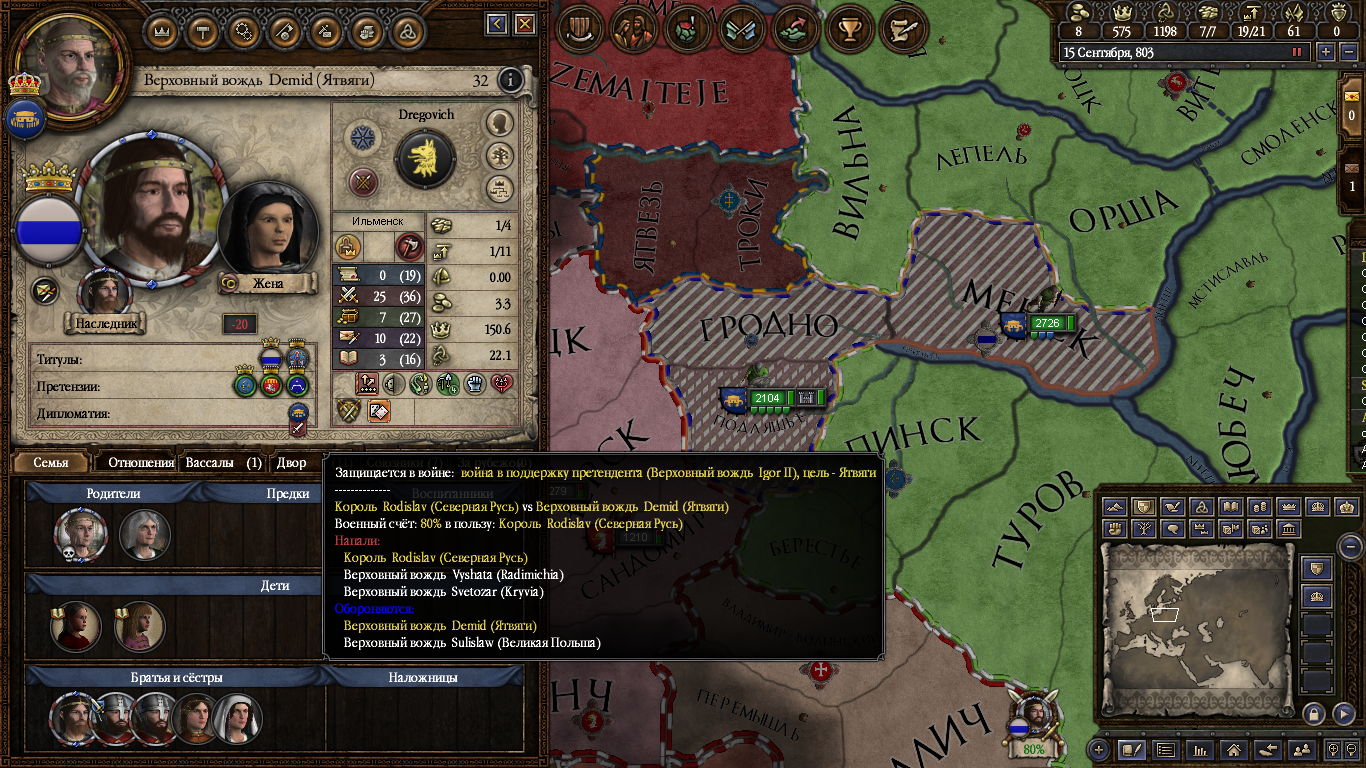Toggle the game pause button beside the date

click(x=1298, y=52)
